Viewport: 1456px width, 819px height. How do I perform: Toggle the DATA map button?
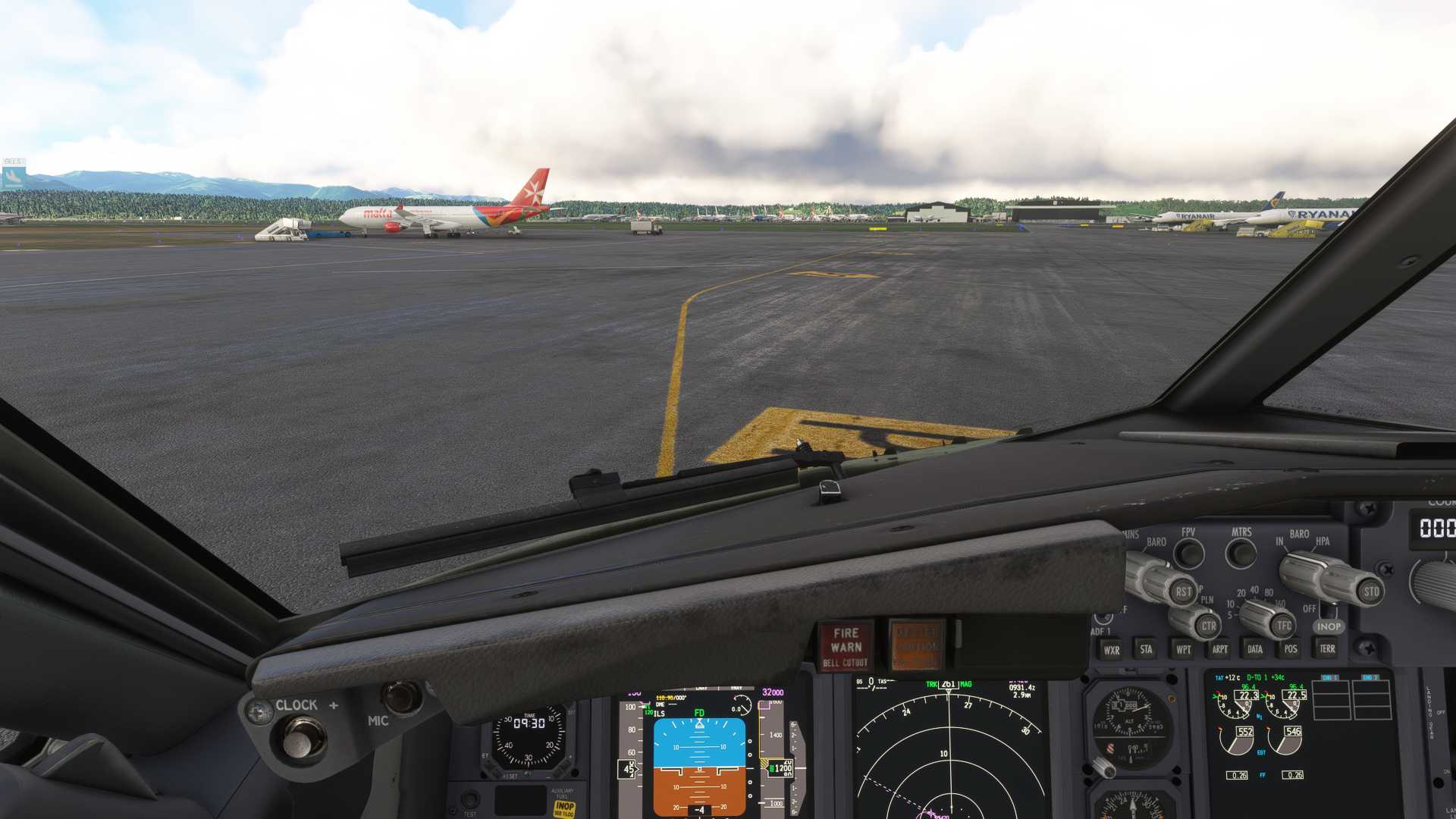point(1255,648)
